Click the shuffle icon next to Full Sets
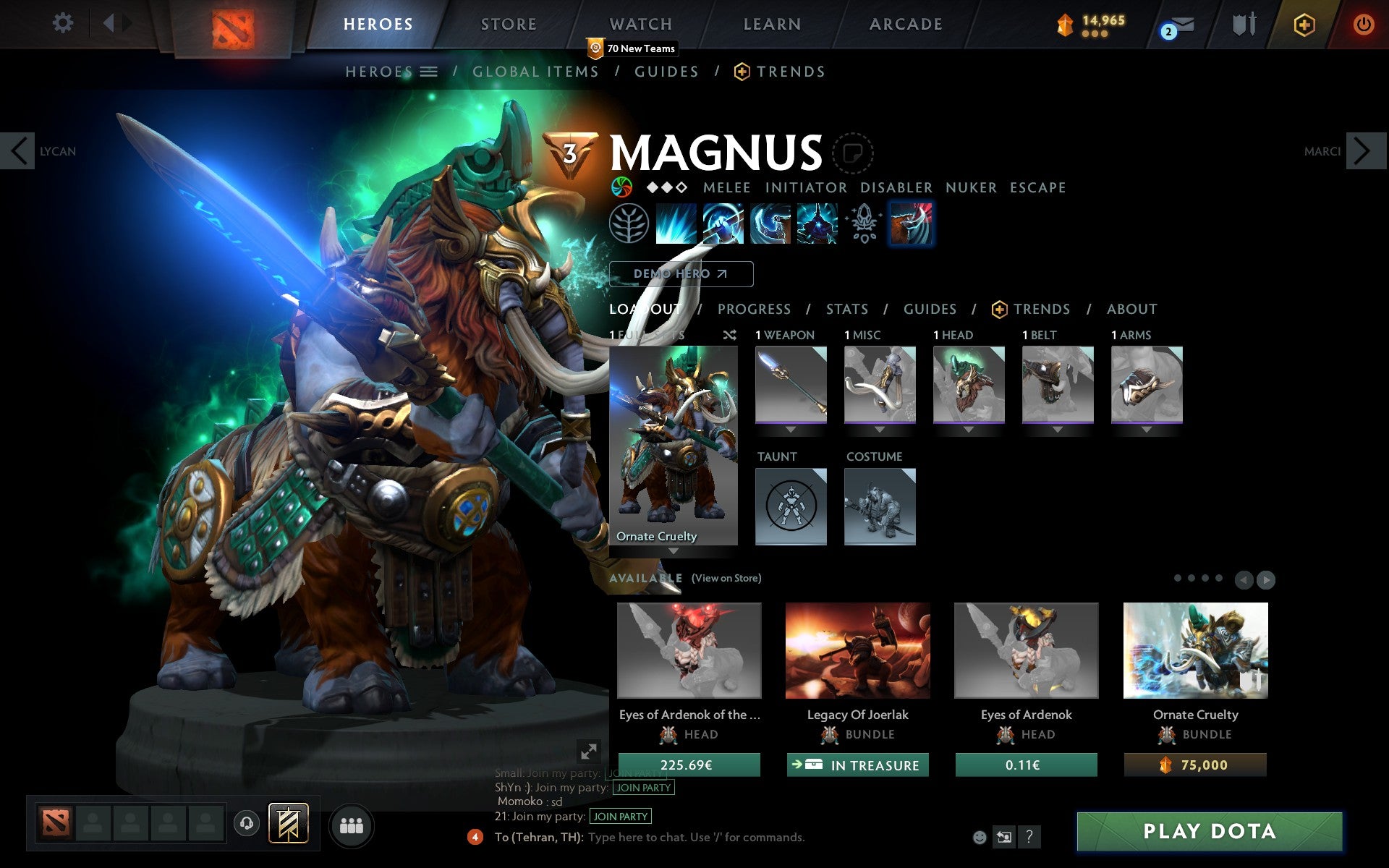This screenshot has width=1389, height=868. click(x=730, y=335)
